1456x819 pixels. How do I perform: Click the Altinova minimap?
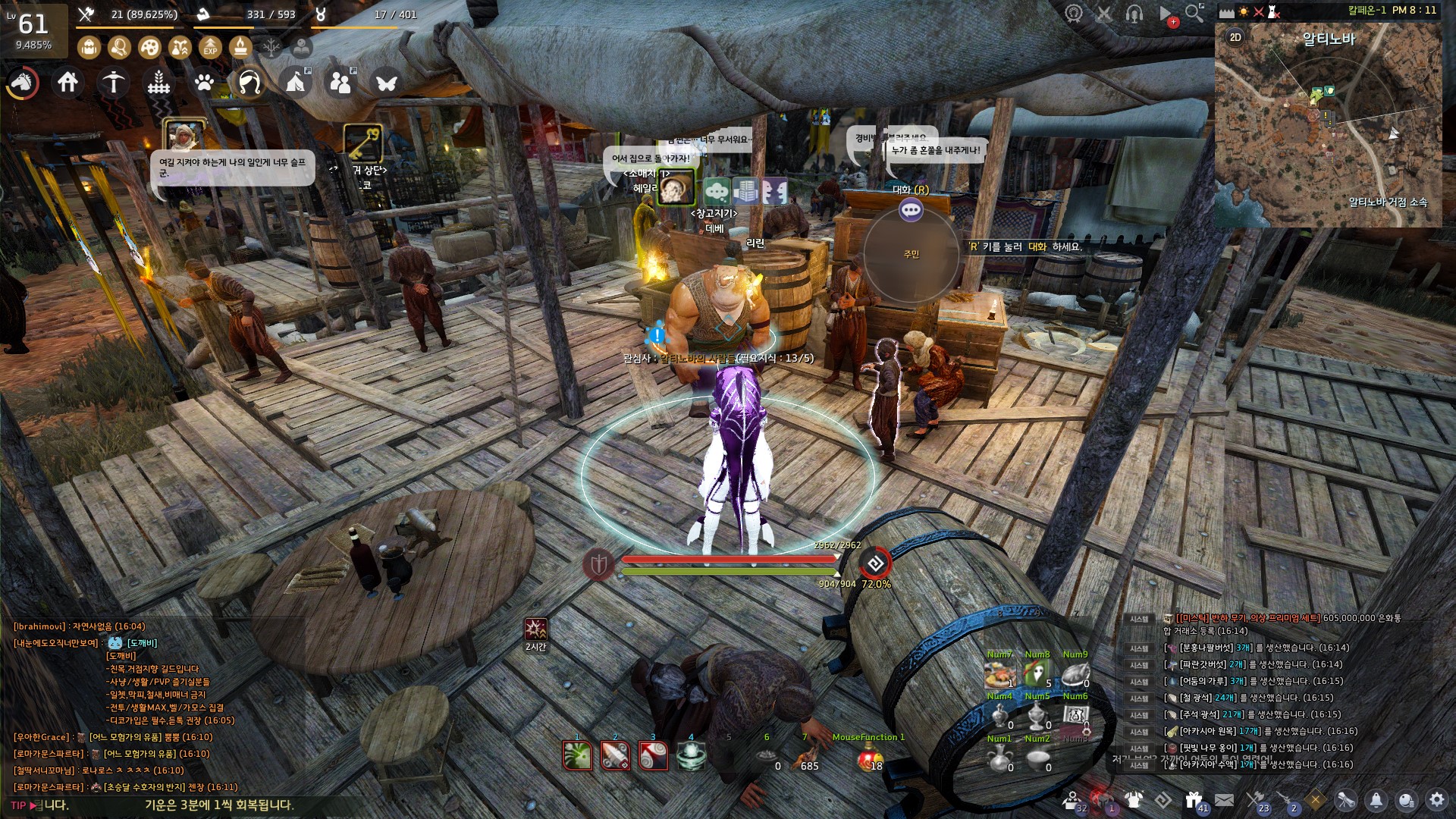click(1327, 129)
